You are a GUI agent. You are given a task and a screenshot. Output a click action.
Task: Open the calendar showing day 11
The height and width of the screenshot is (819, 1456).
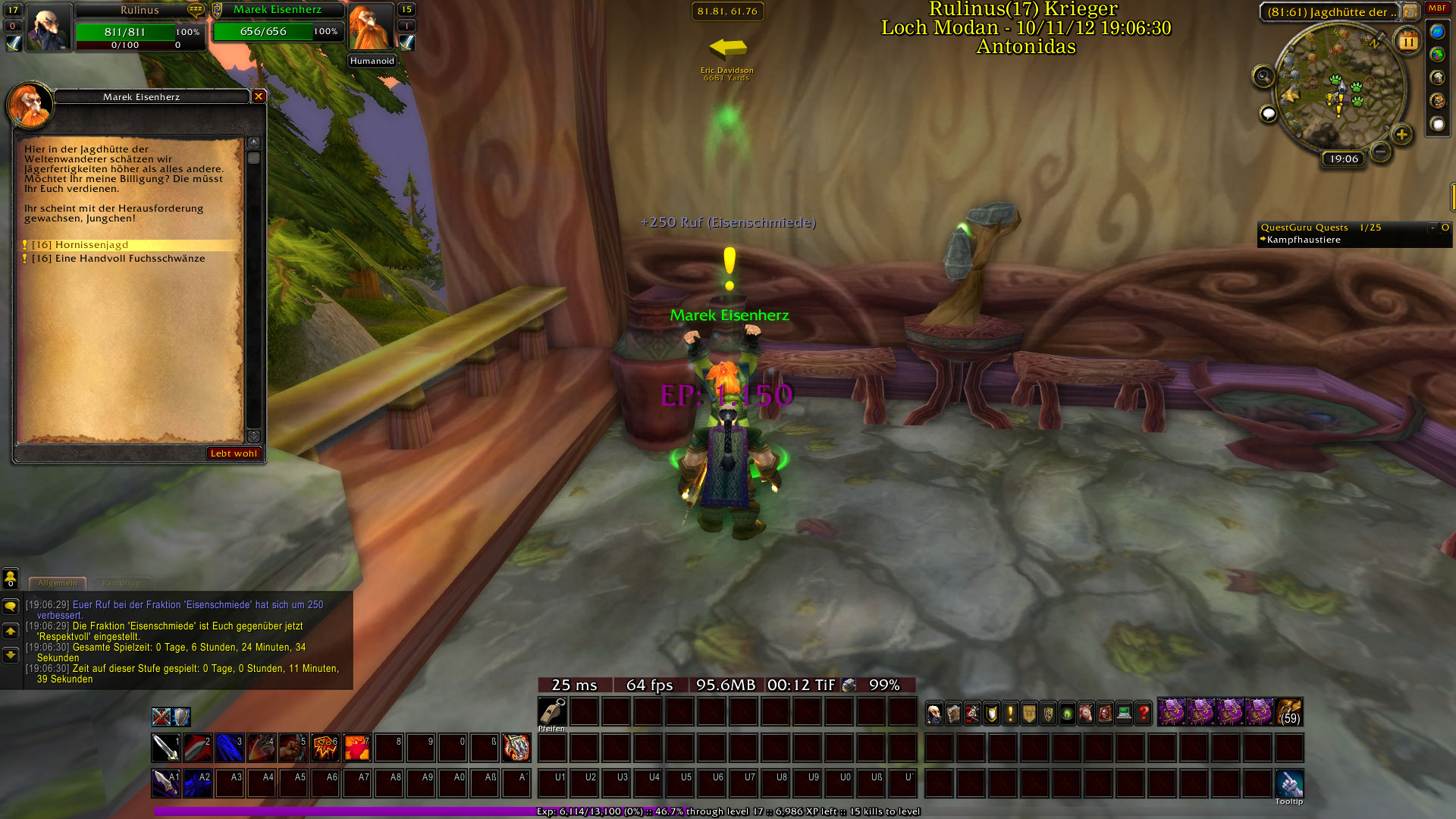(1407, 42)
